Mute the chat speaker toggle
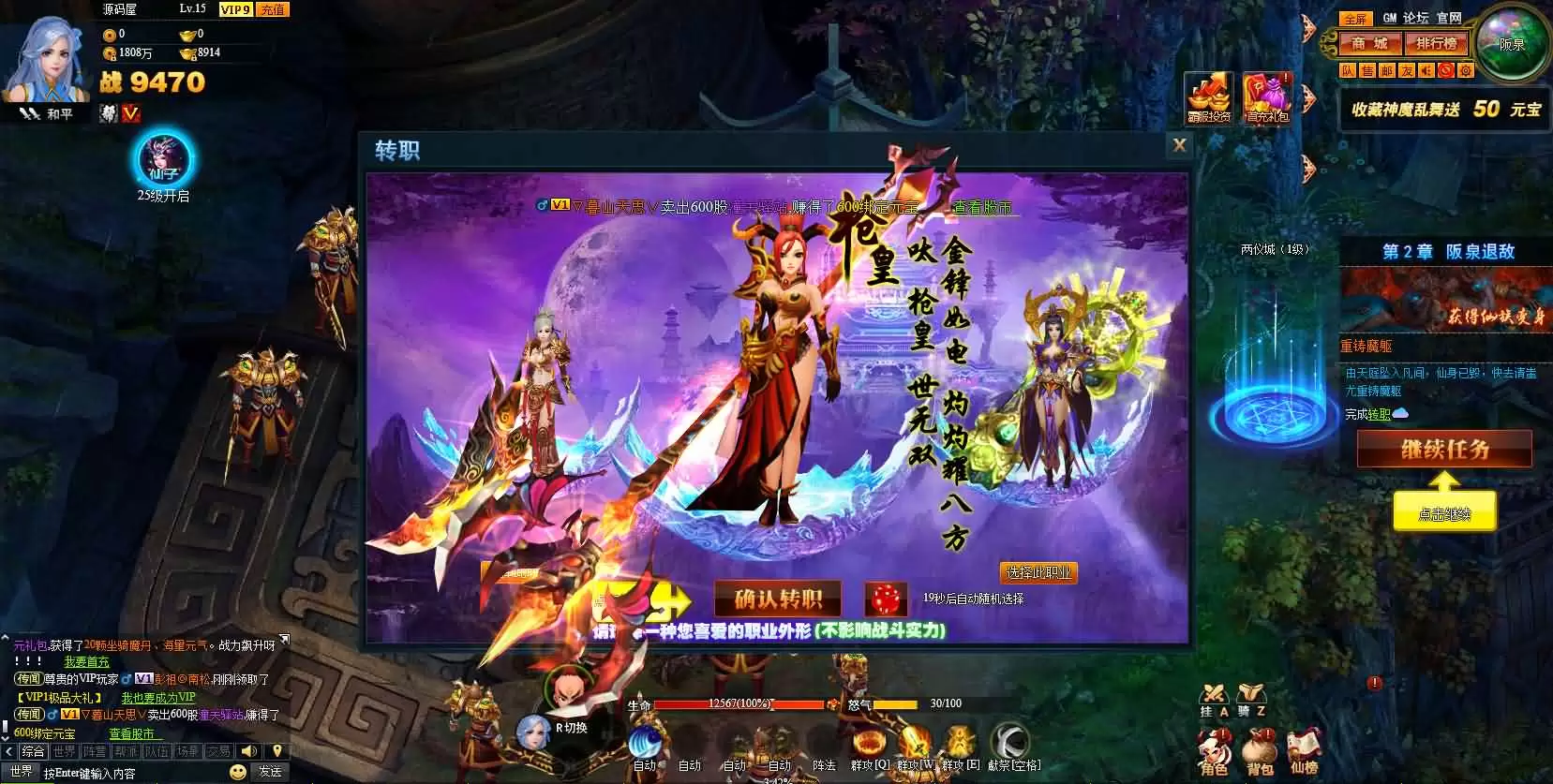Screen dimensions: 1553x784 (x=249, y=751)
